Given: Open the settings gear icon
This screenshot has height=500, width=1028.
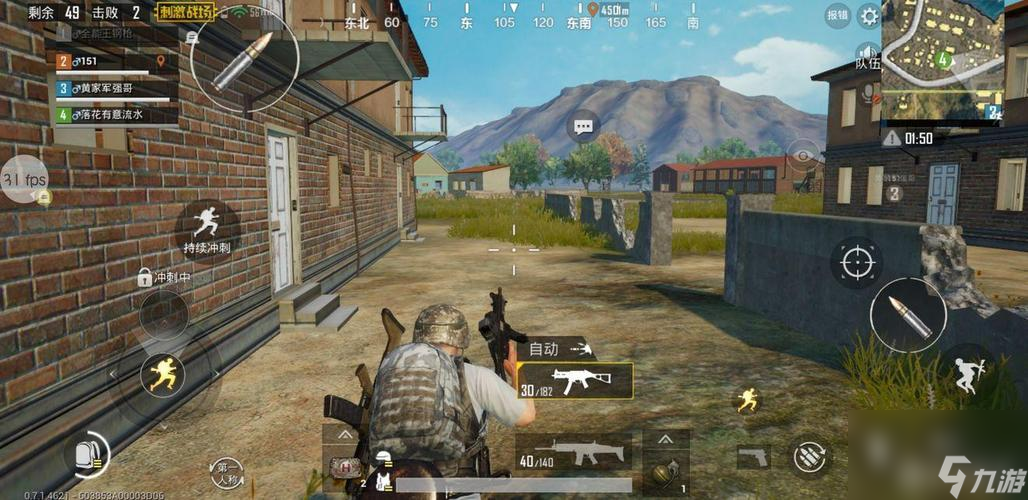Looking at the screenshot, I should 869,16.
